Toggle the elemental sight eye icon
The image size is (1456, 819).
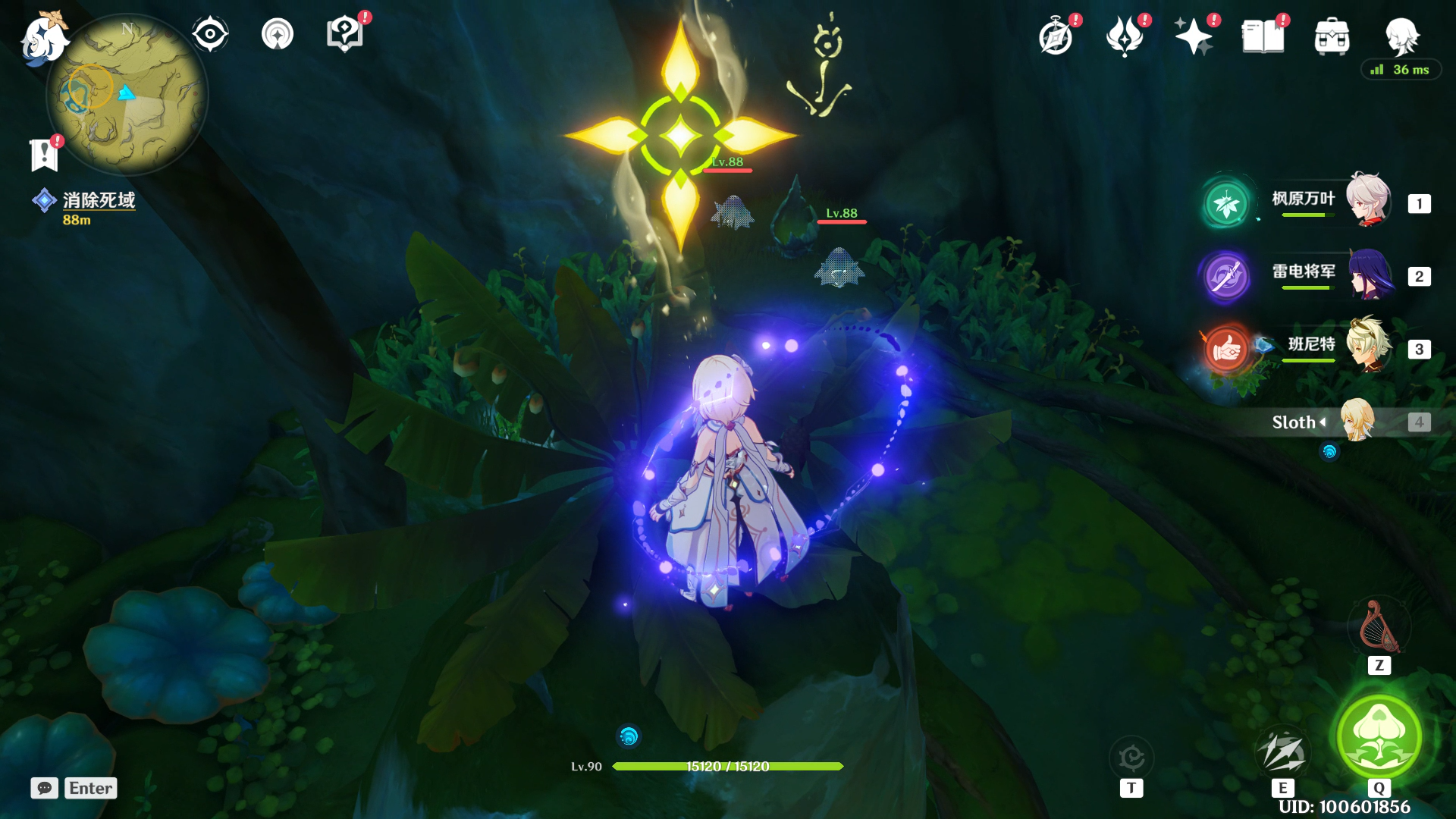[210, 34]
